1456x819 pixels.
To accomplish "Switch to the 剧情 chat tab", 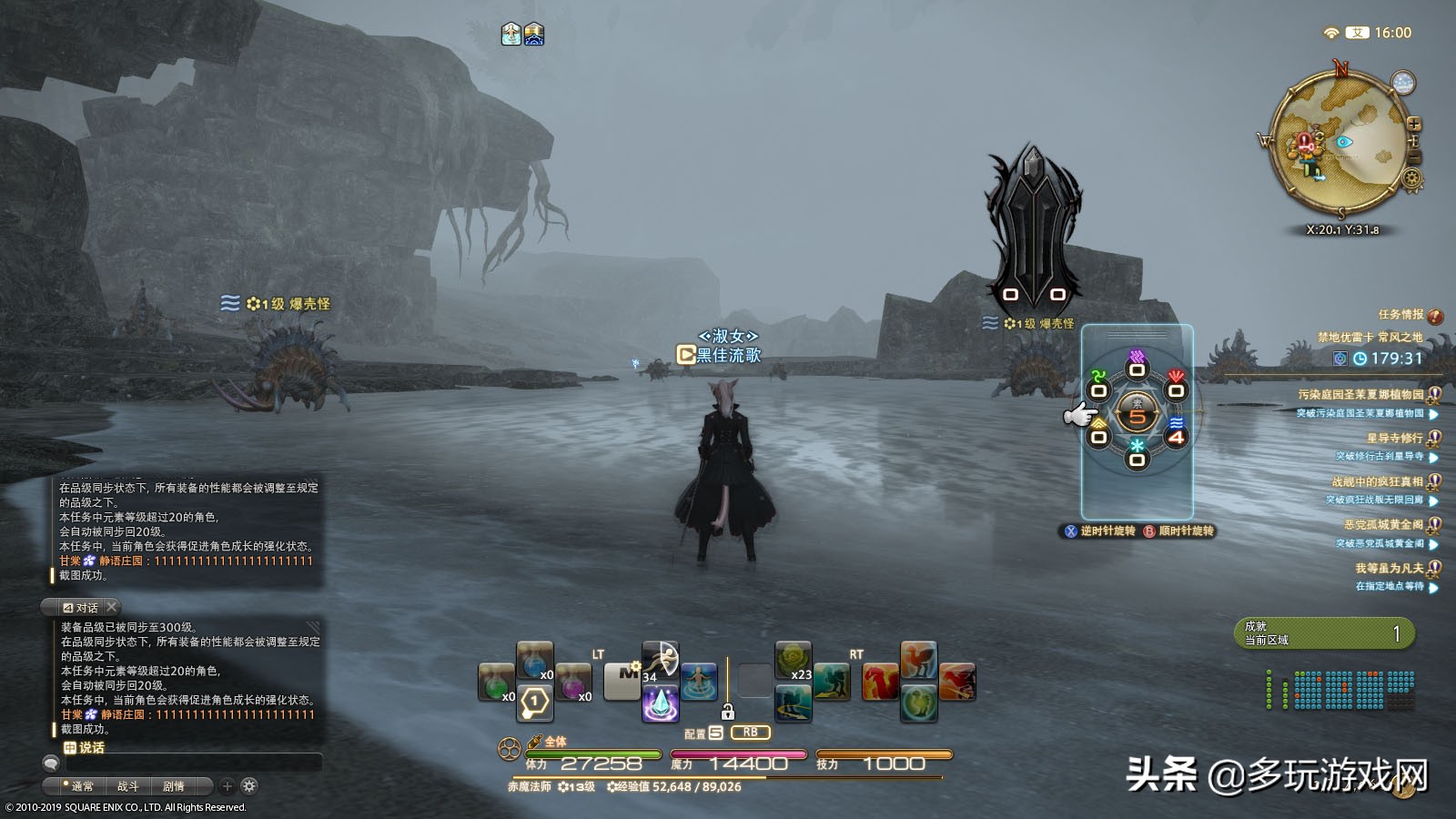I will pyautogui.click(x=174, y=786).
